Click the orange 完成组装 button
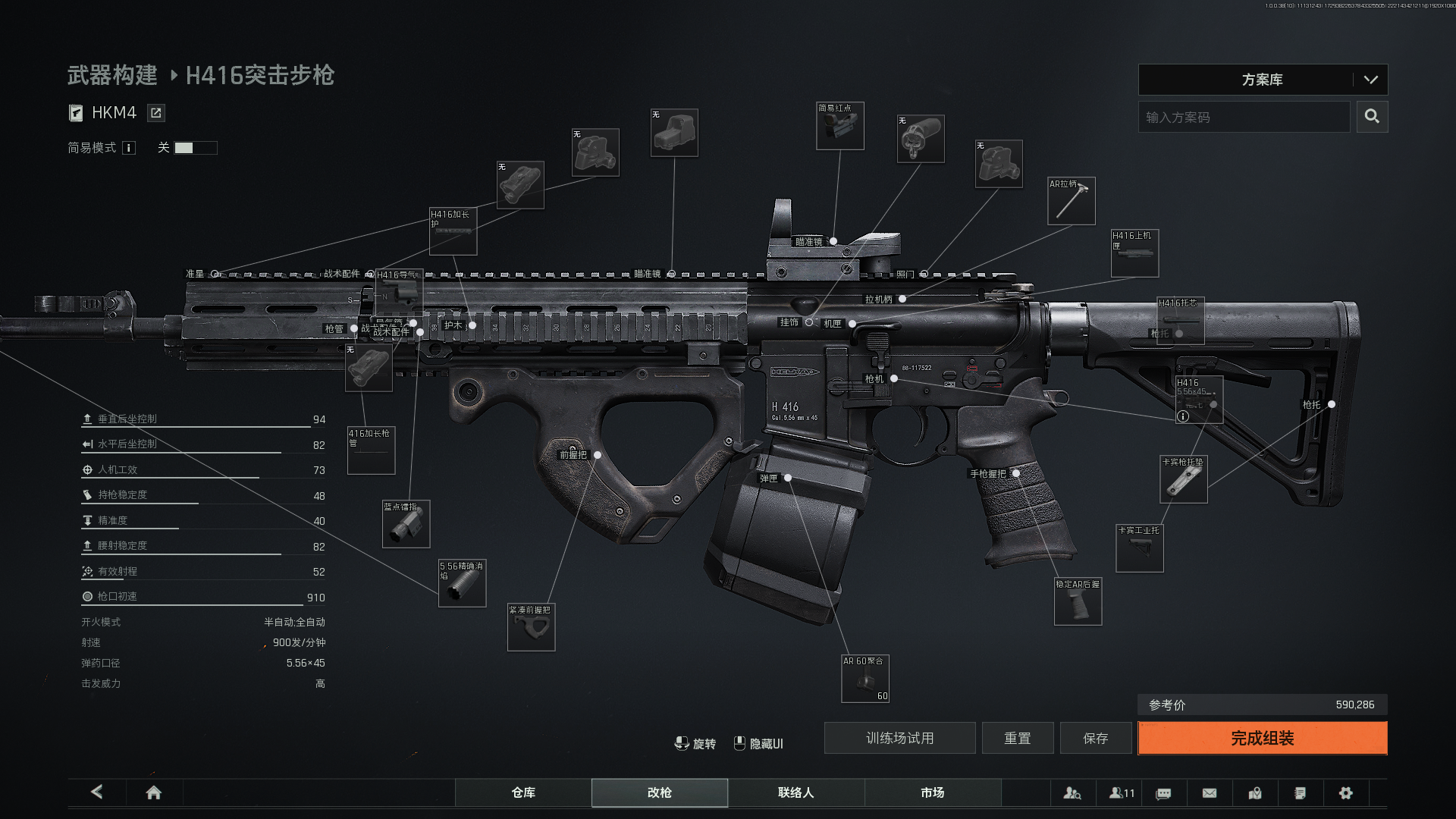This screenshot has width=1456, height=819. (x=1262, y=738)
